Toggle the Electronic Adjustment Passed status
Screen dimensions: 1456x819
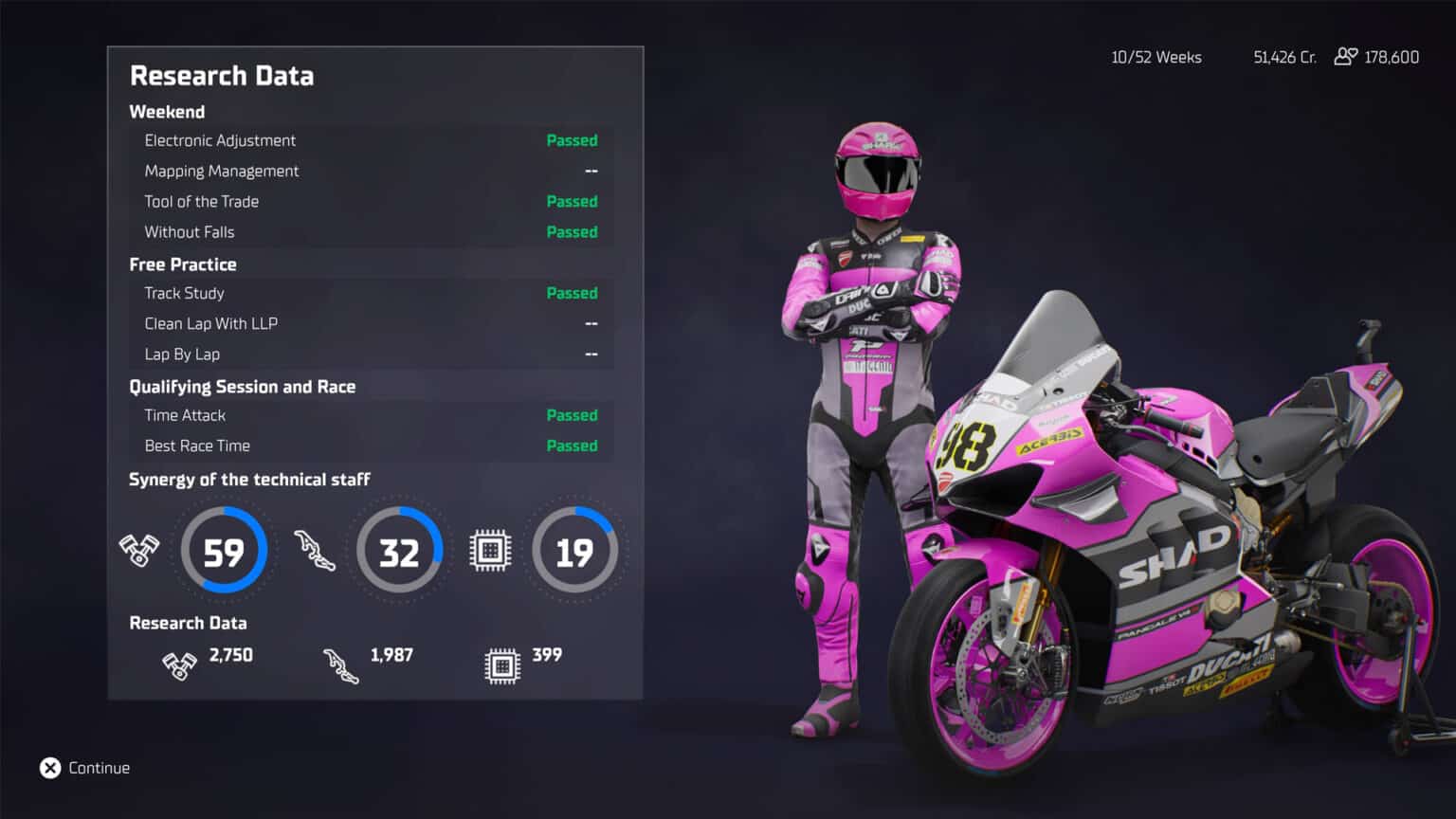pos(573,140)
